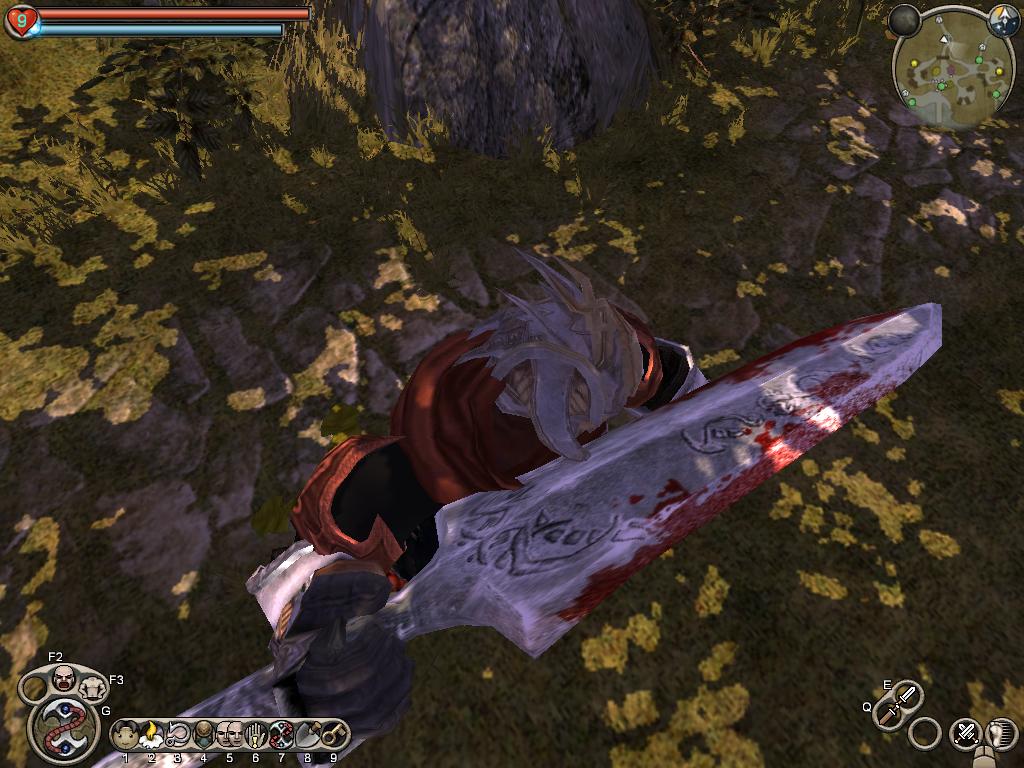The width and height of the screenshot is (1024, 768).
Task: Choose the silver hook icon slot
Action: [178, 736]
